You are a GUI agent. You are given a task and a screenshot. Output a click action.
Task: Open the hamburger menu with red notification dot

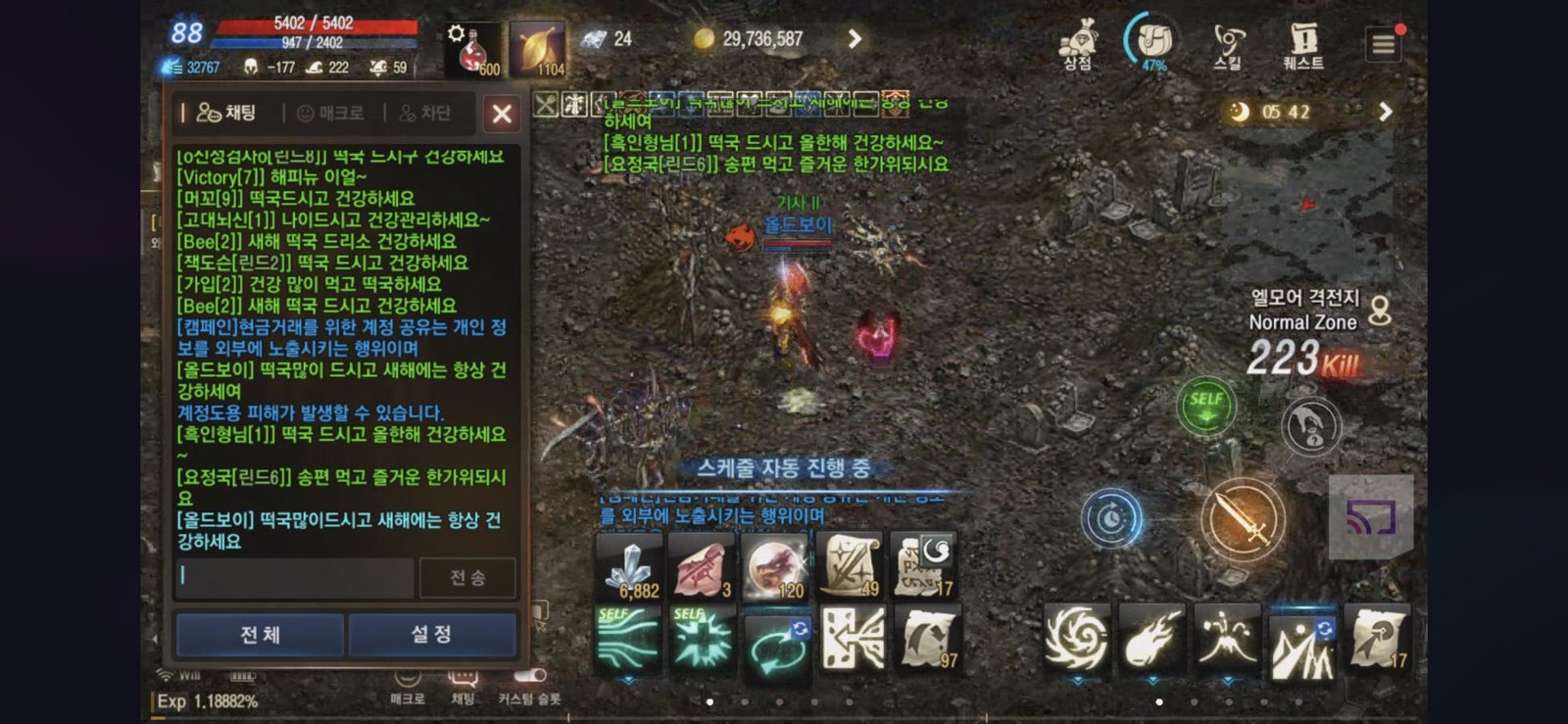1382,42
